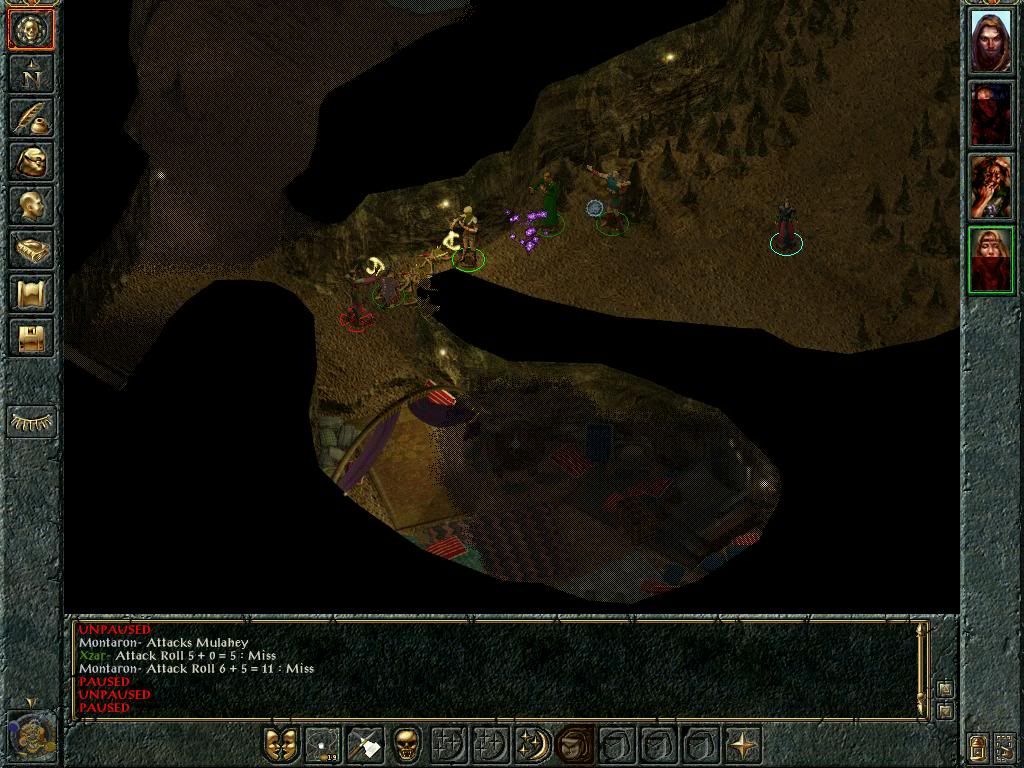1024x768 pixels.
Task: Open the mage spellbook button
Action: (x=31, y=249)
